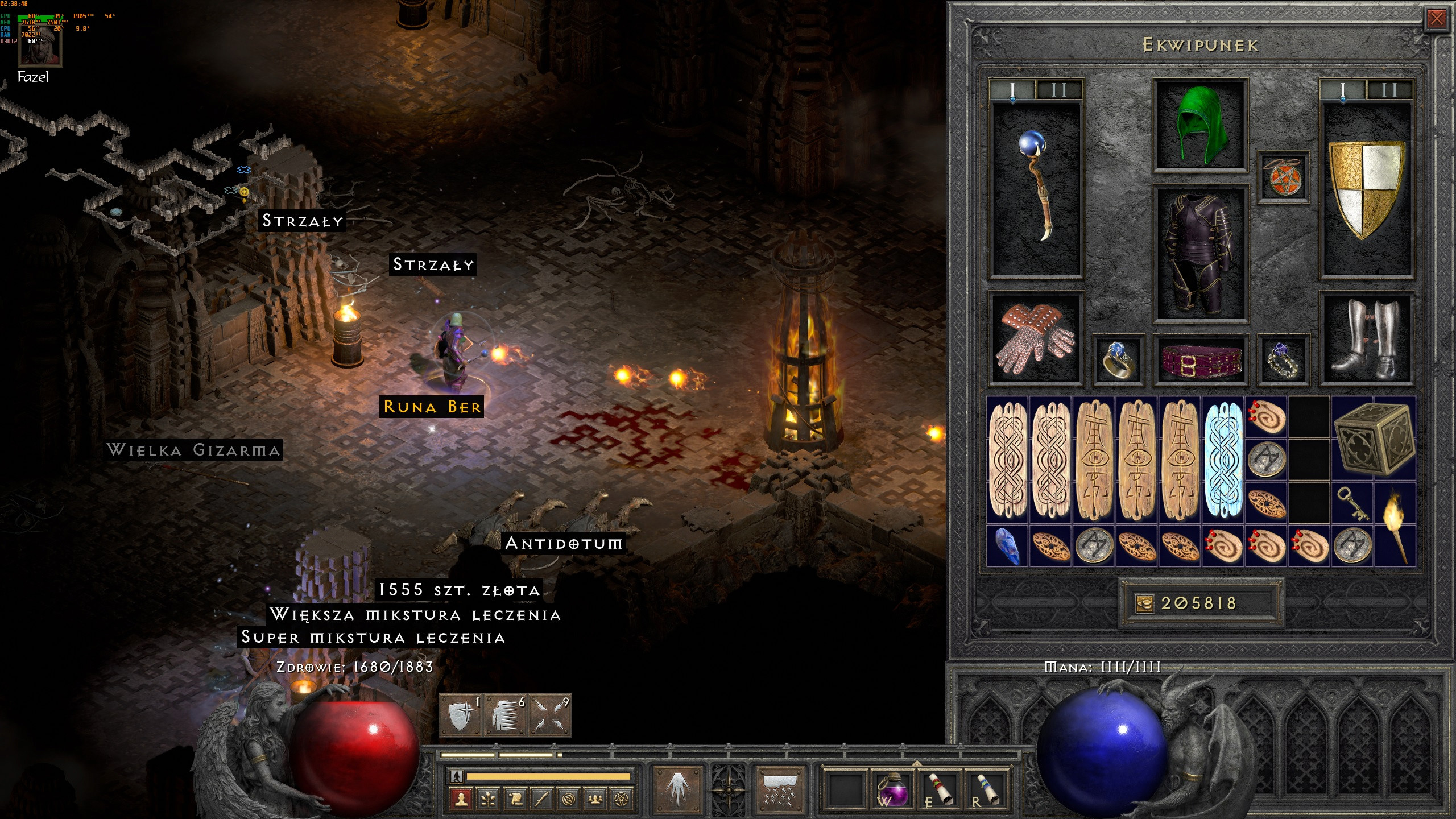Screen dimensions: 1456x819
Task: Select the light blue glowing charm
Action: pyautogui.click(x=1223, y=461)
